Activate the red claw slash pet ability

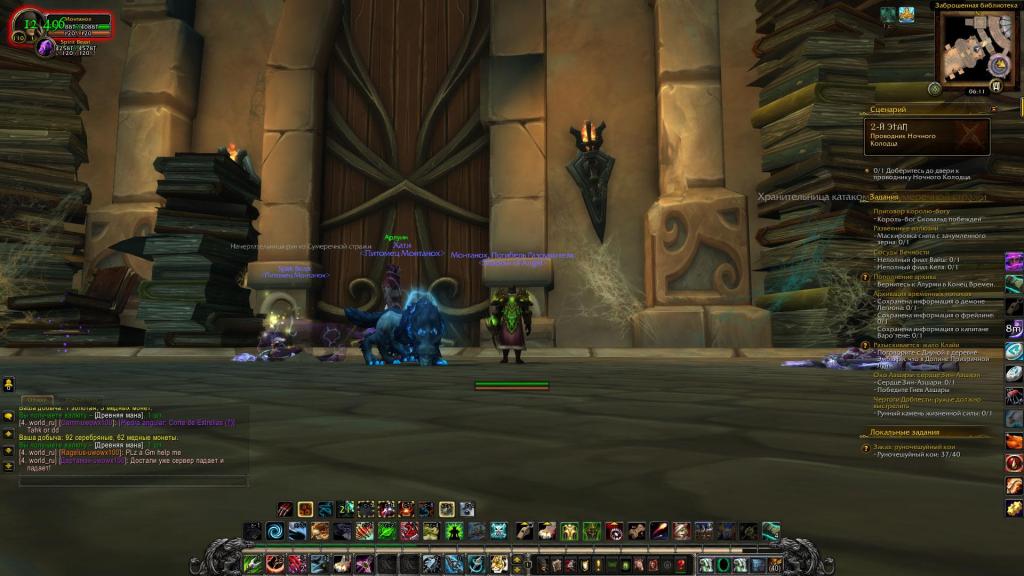[285, 509]
